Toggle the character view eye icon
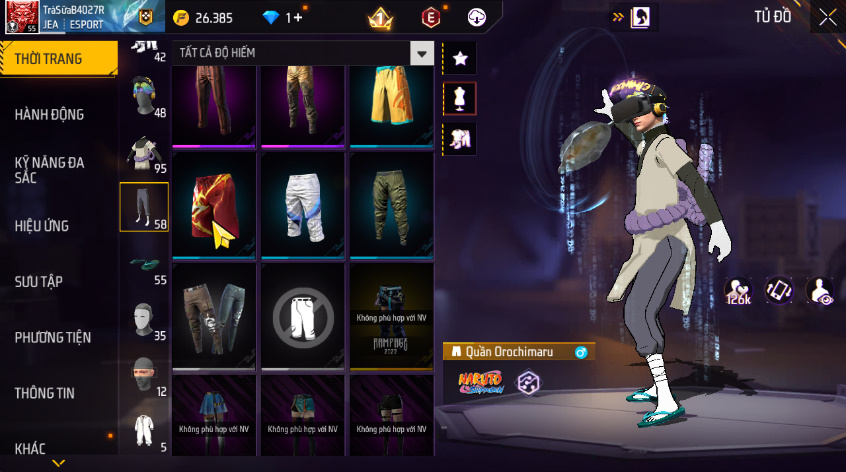 point(821,291)
